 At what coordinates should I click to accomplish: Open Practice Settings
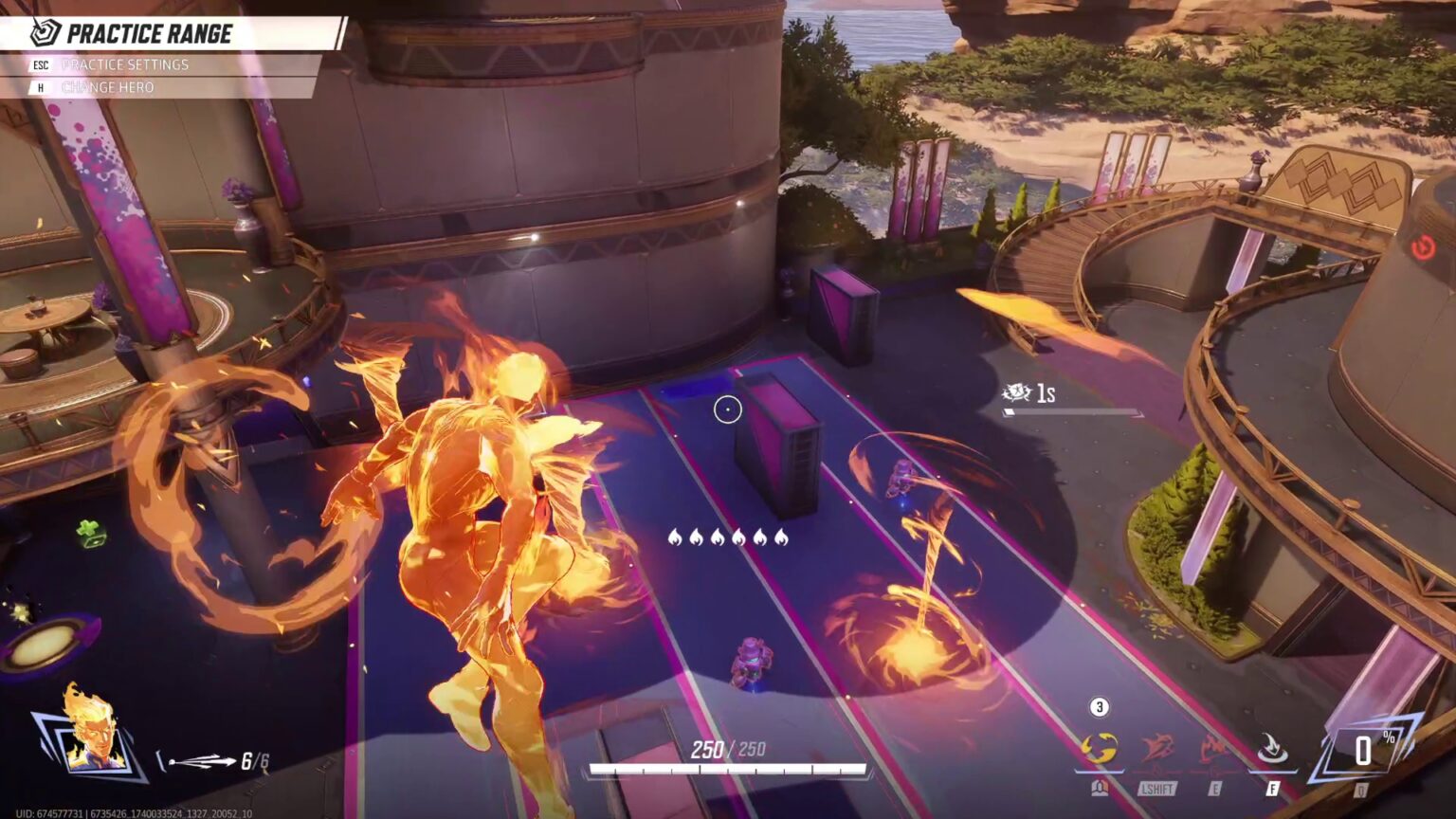tap(126, 65)
